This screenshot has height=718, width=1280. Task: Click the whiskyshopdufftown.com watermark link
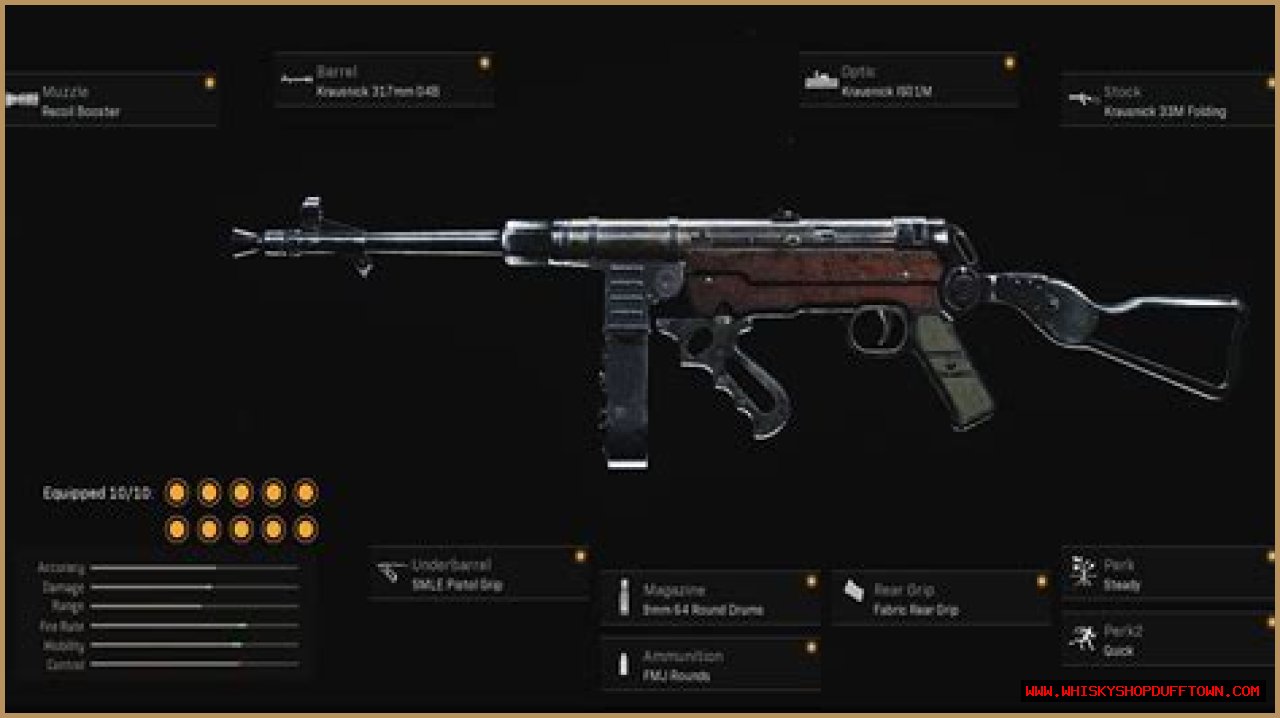click(1143, 691)
